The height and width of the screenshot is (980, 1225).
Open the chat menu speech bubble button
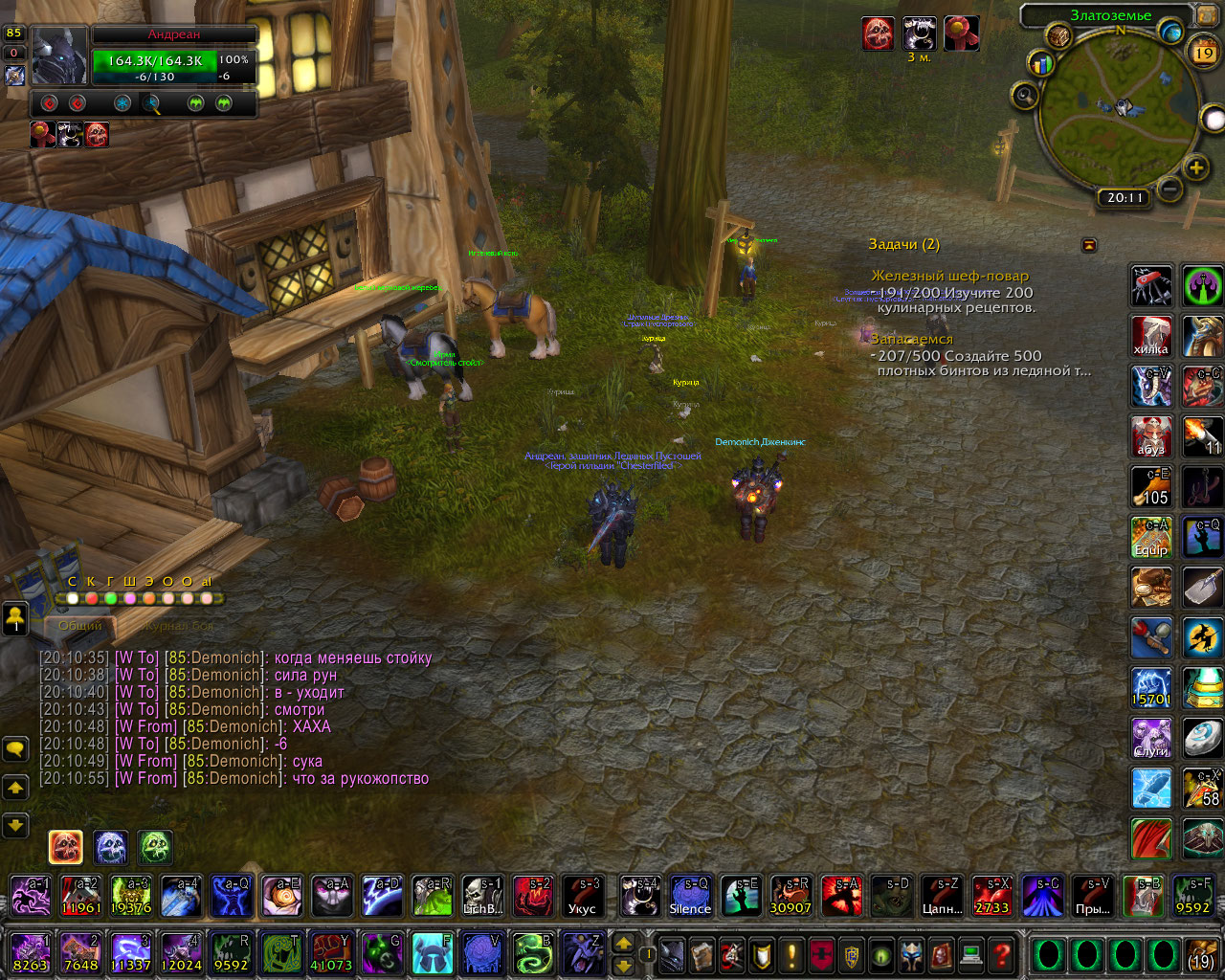pyautogui.click(x=15, y=748)
